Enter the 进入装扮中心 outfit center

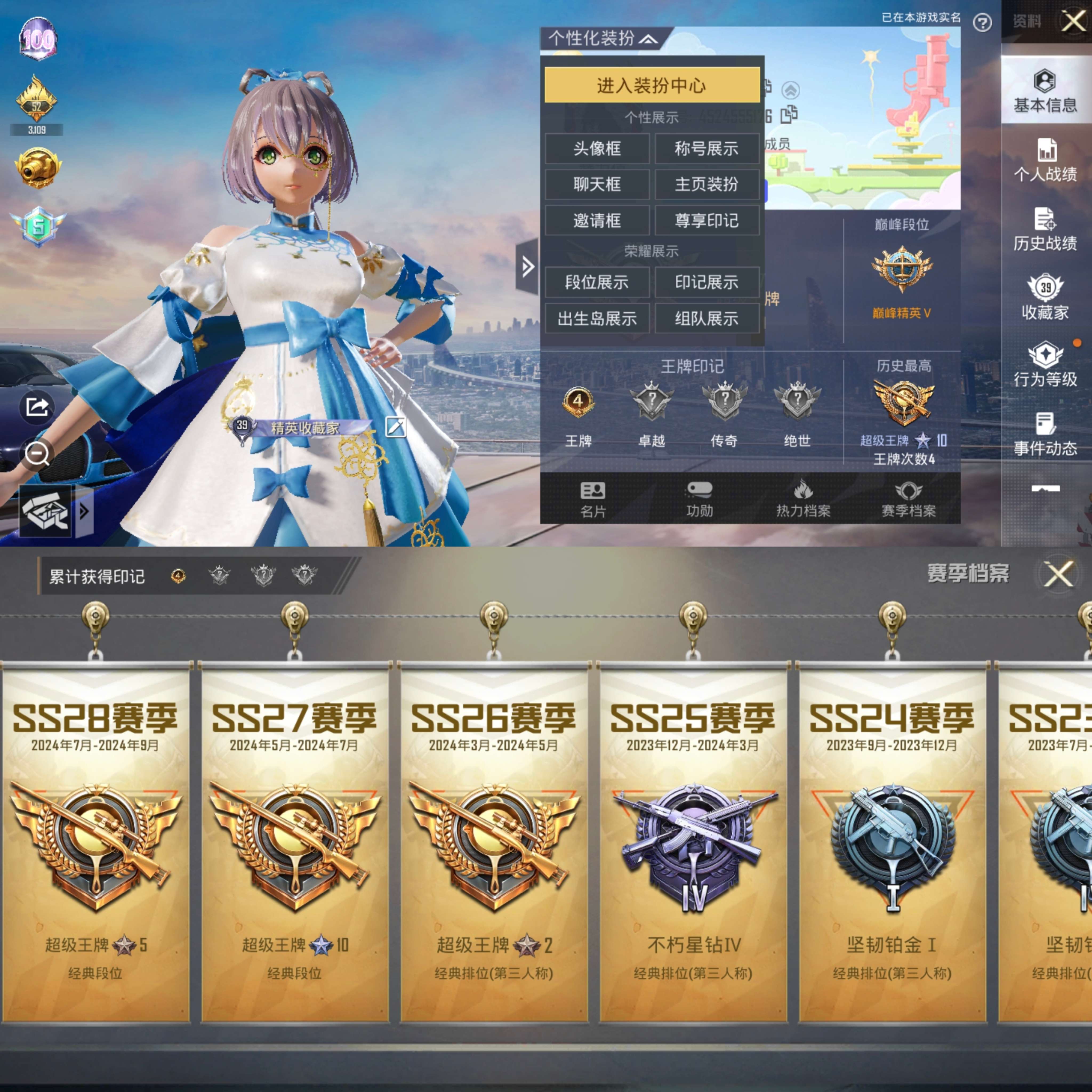click(651, 85)
